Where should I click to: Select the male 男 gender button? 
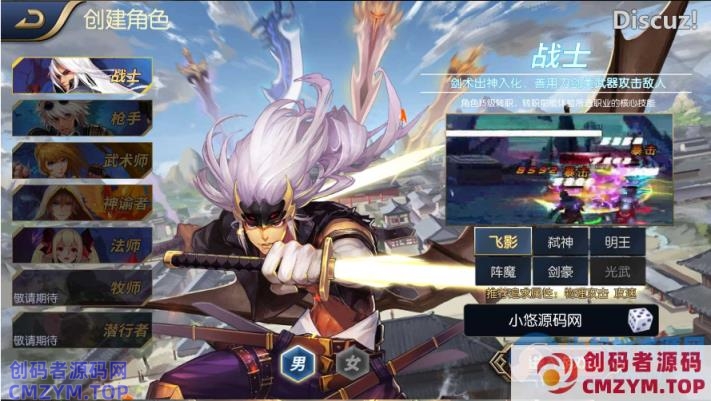[x=297, y=362]
